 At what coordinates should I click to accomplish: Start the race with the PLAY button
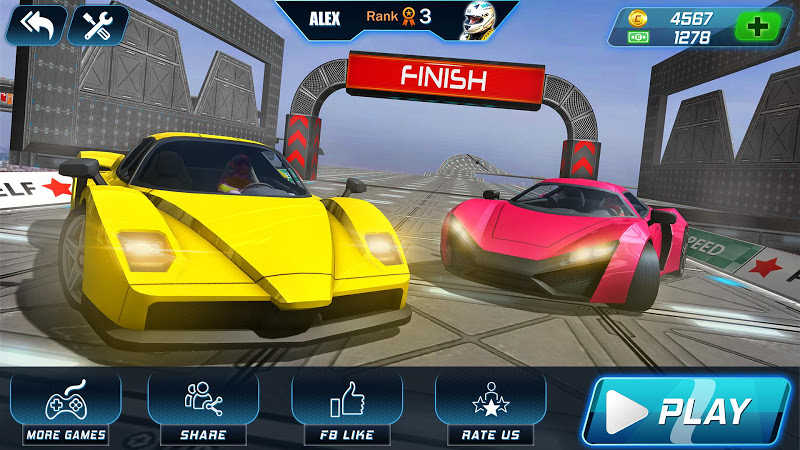tap(687, 409)
